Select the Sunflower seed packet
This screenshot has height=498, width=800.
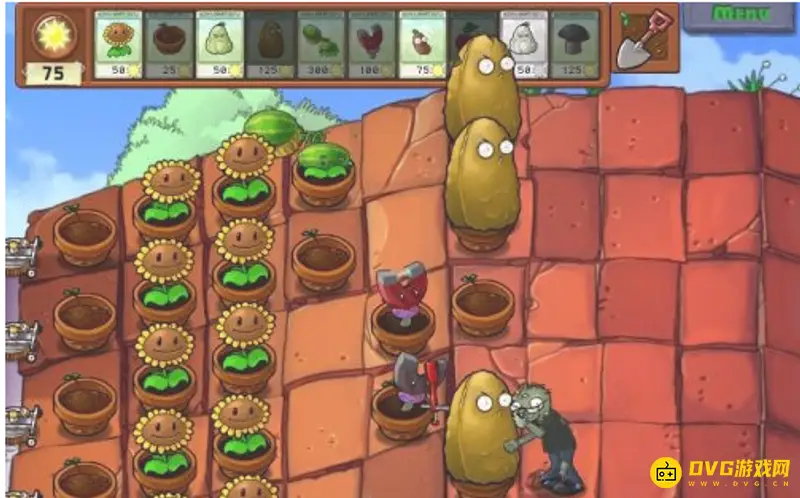[118, 44]
